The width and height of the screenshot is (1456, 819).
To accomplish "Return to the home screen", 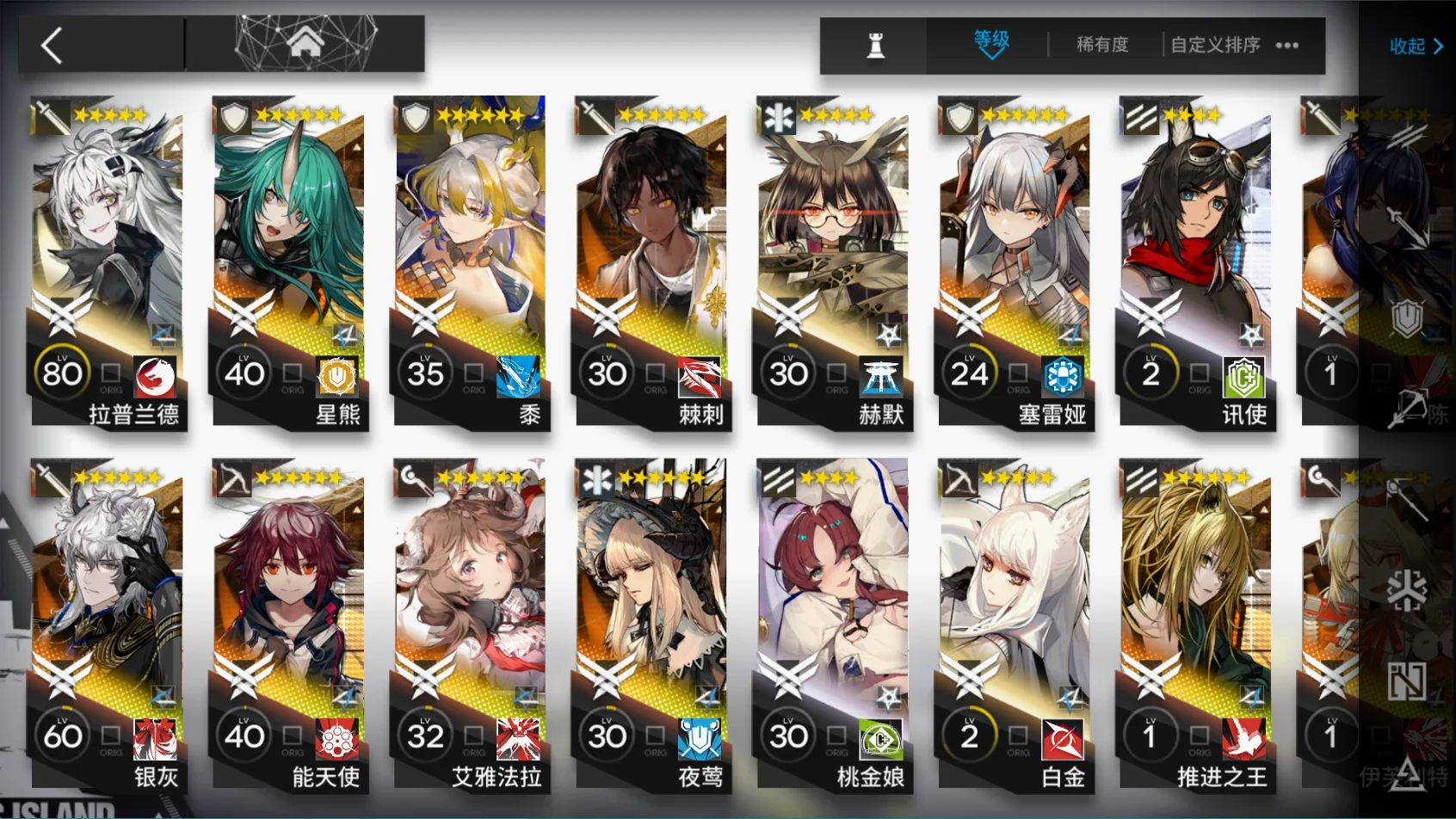I will [305, 43].
